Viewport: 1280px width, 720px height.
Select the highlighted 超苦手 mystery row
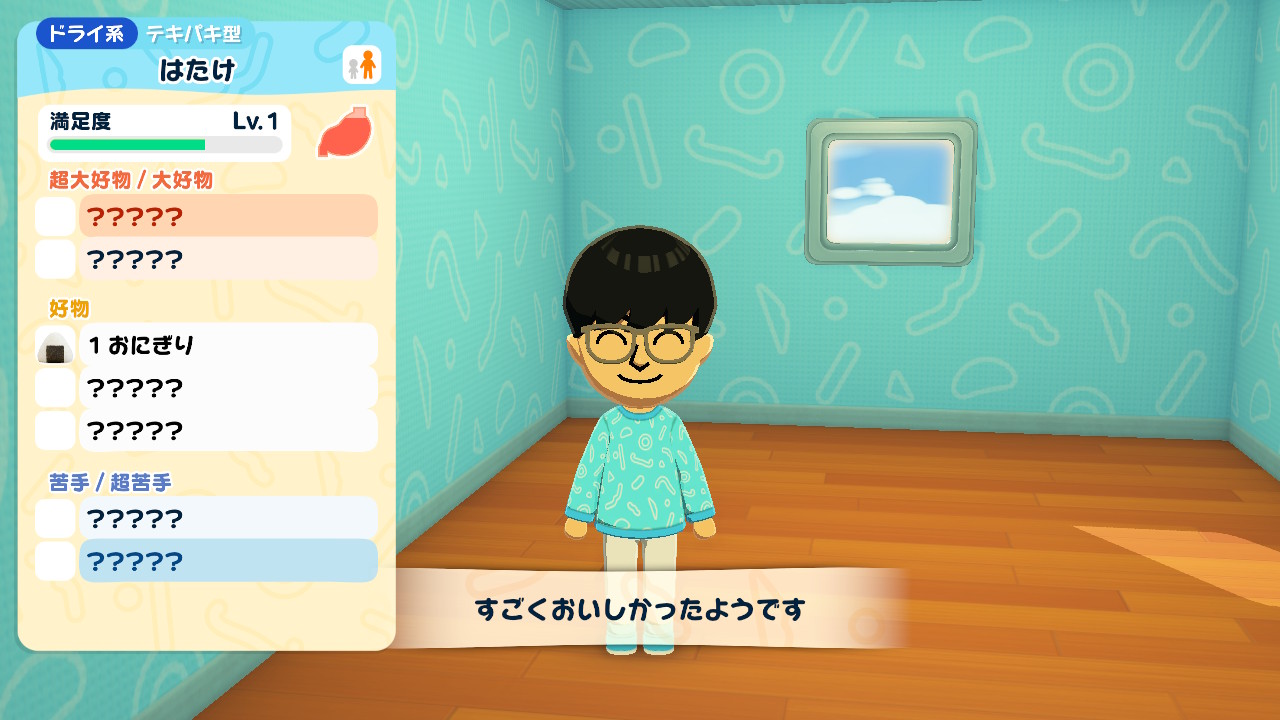point(228,561)
